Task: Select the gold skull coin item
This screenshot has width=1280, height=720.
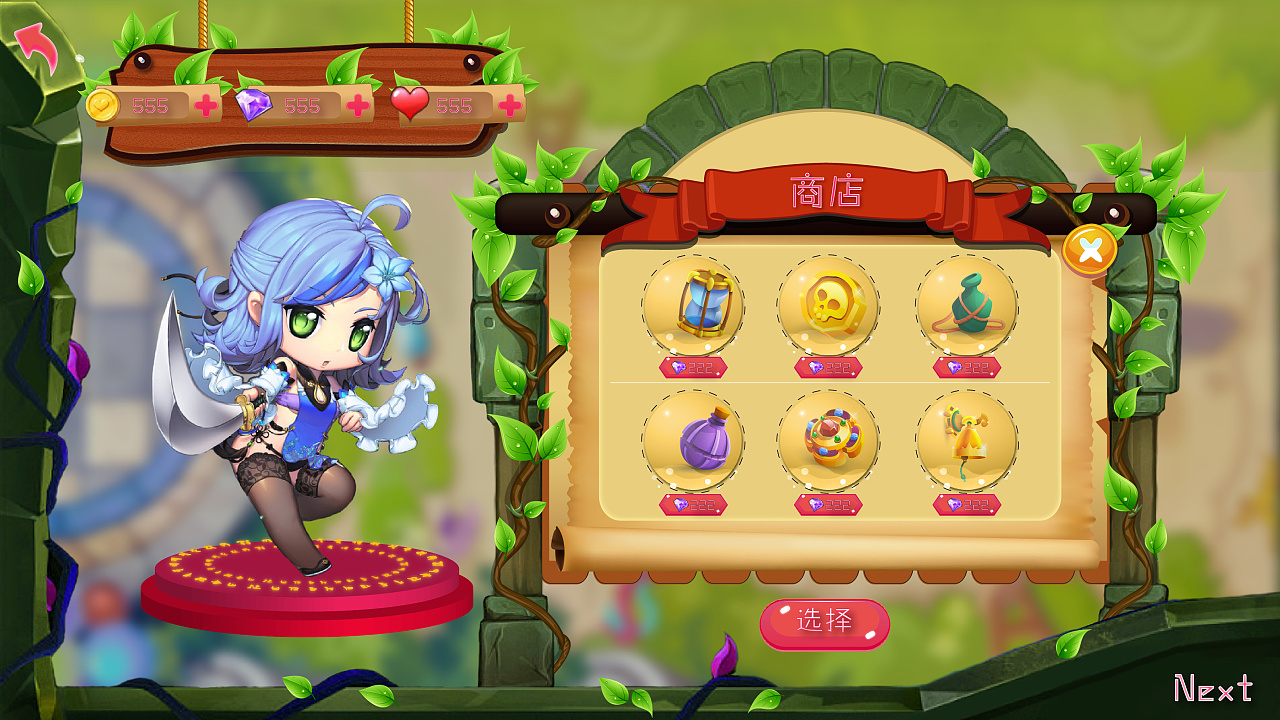Action: (x=829, y=305)
